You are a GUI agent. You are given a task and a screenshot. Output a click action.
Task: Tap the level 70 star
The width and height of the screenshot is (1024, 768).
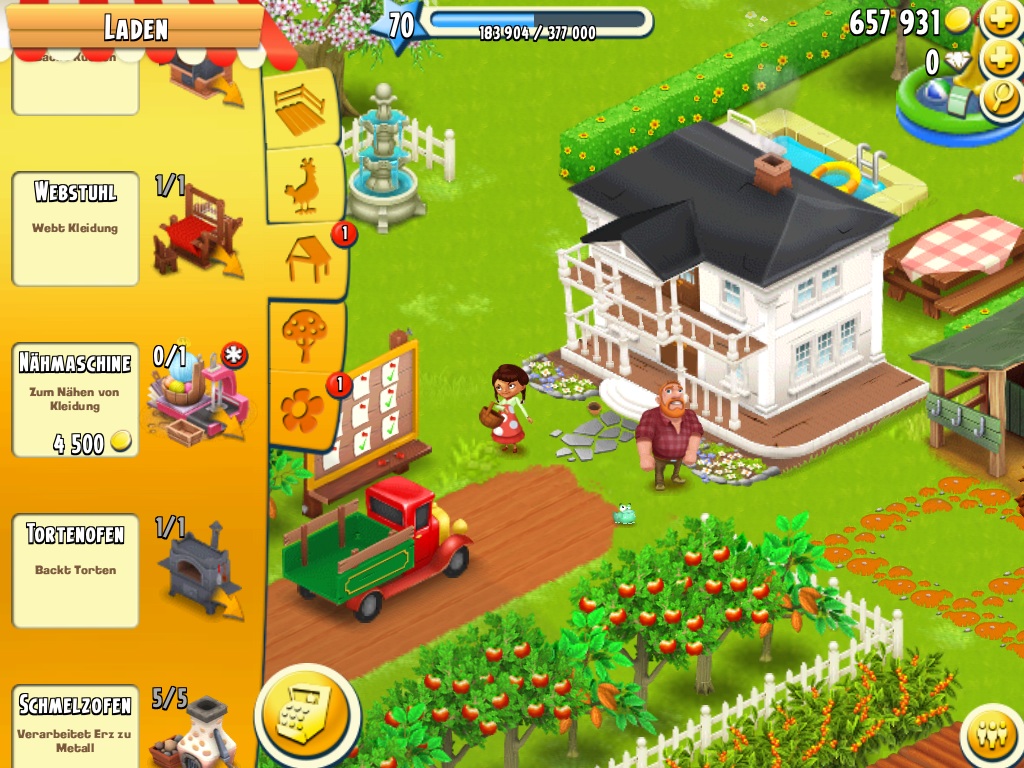point(399,25)
